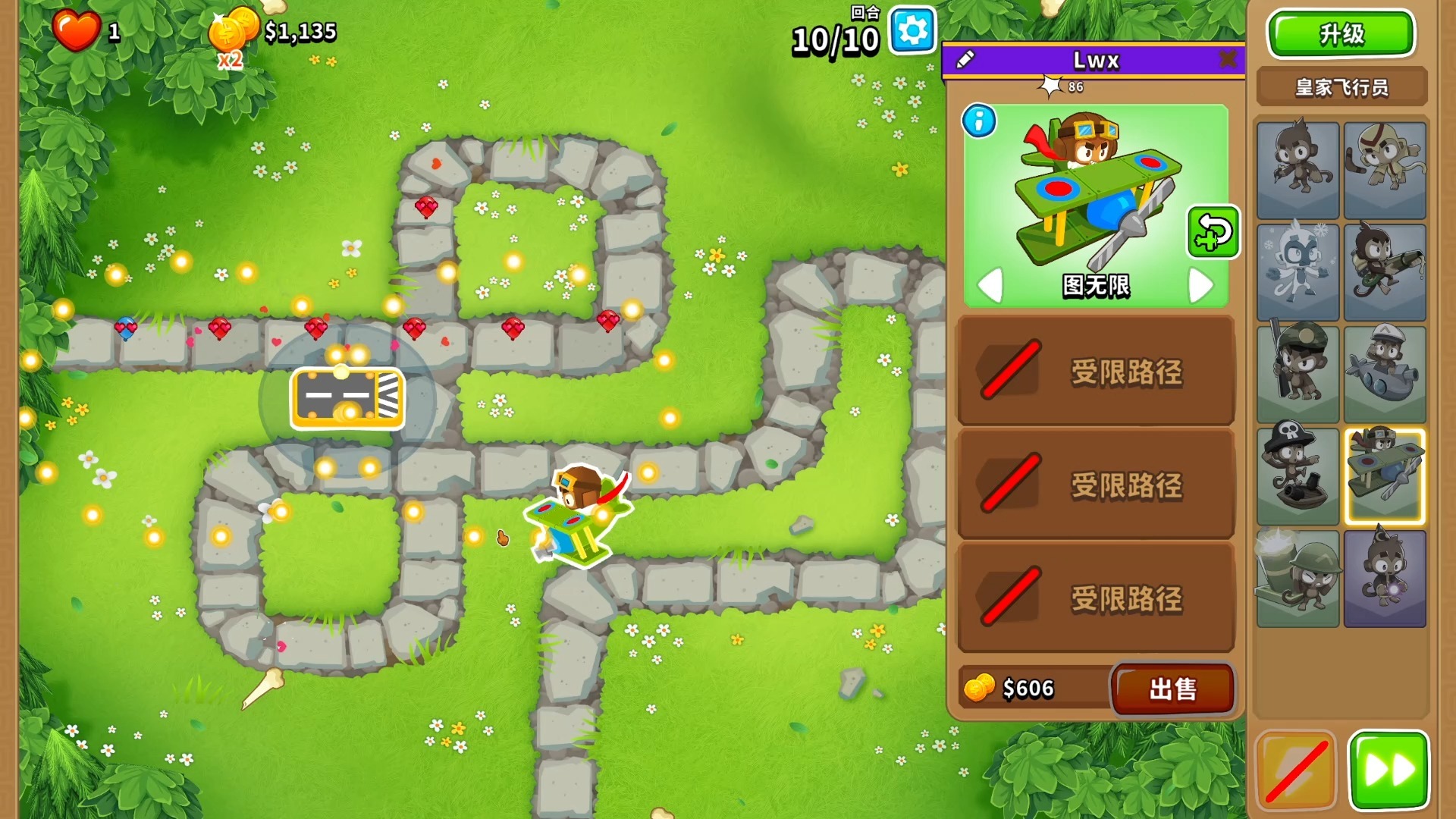1456x819 pixels.
Task: Switch to the previous targeting mode arrow
Action: 990,285
